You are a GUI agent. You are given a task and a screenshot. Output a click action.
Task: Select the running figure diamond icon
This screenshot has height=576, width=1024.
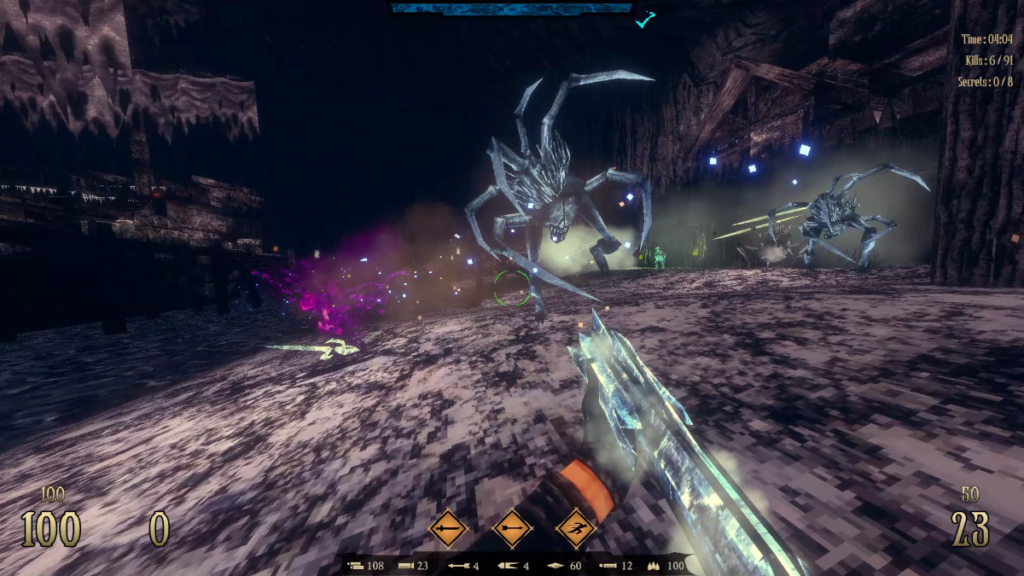pos(576,527)
